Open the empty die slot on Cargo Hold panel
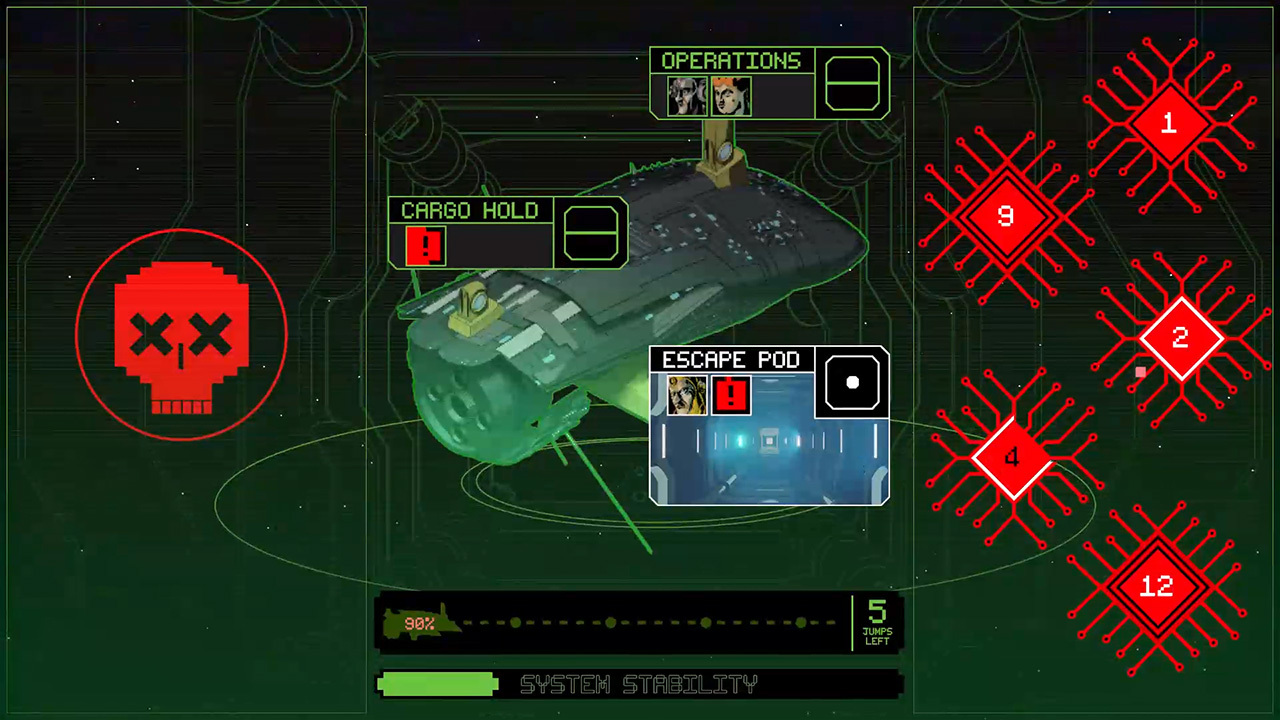Image resolution: width=1280 pixels, height=720 pixels. coord(590,232)
